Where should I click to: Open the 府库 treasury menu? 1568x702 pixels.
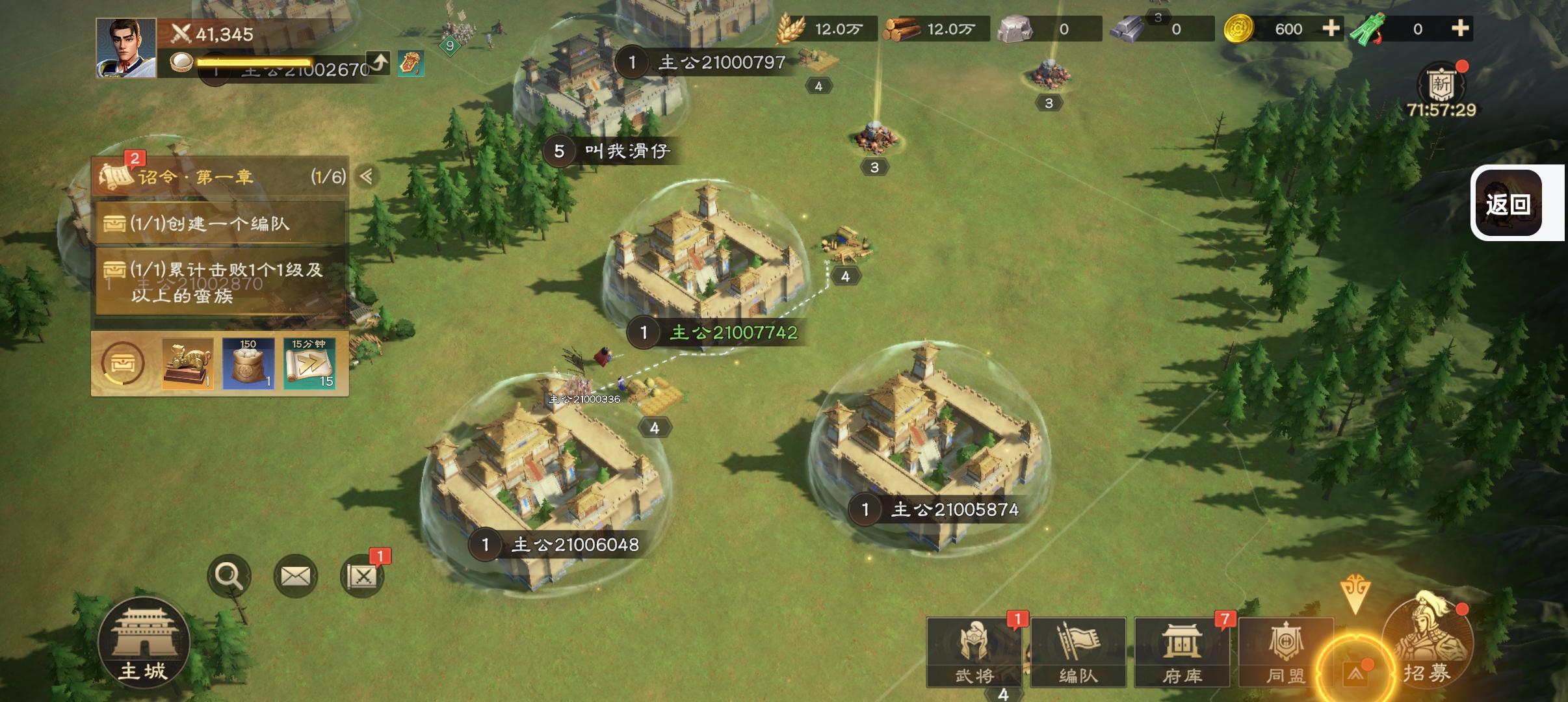[1182, 652]
